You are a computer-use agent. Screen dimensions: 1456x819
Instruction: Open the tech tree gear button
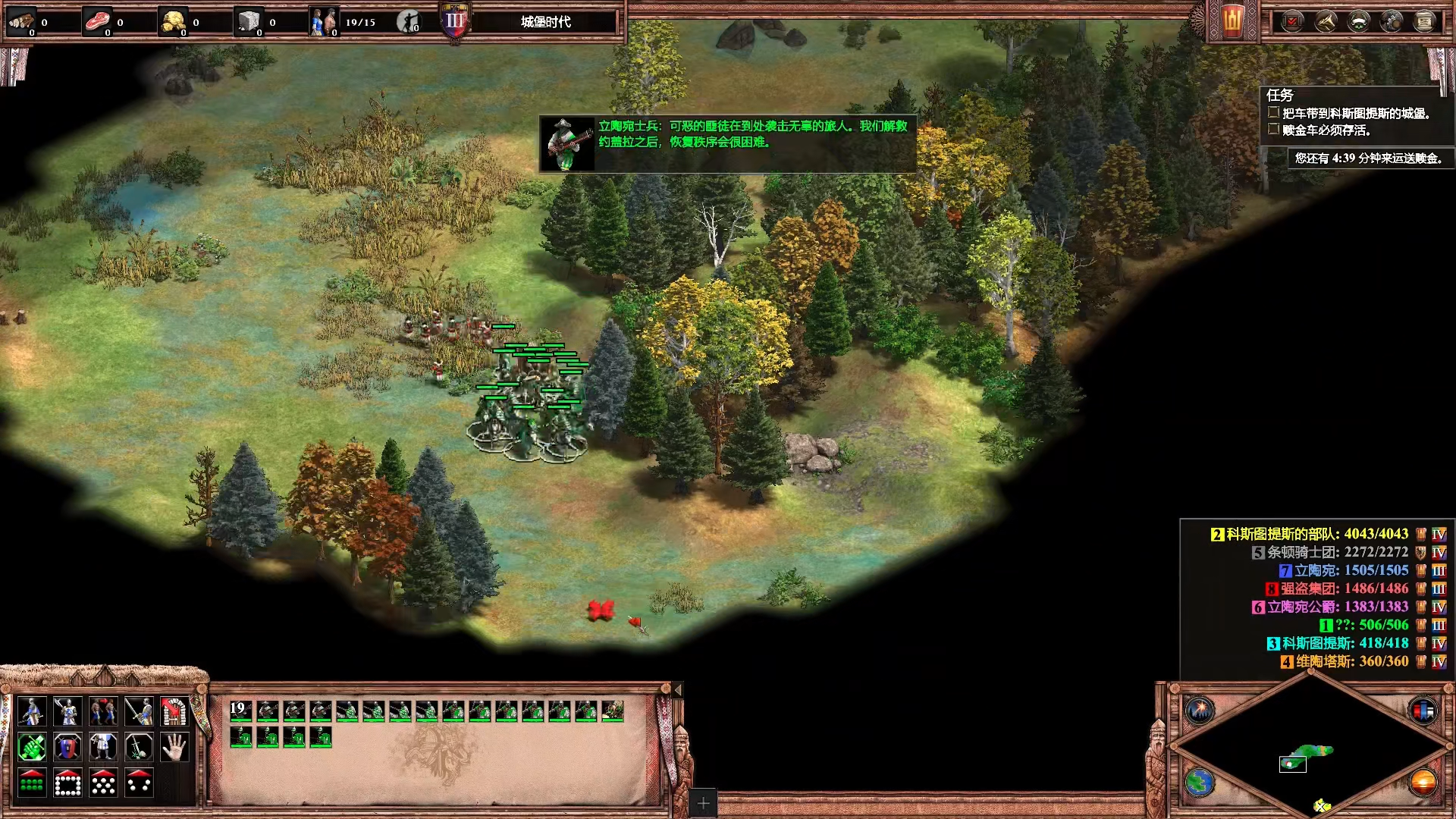point(1392,21)
